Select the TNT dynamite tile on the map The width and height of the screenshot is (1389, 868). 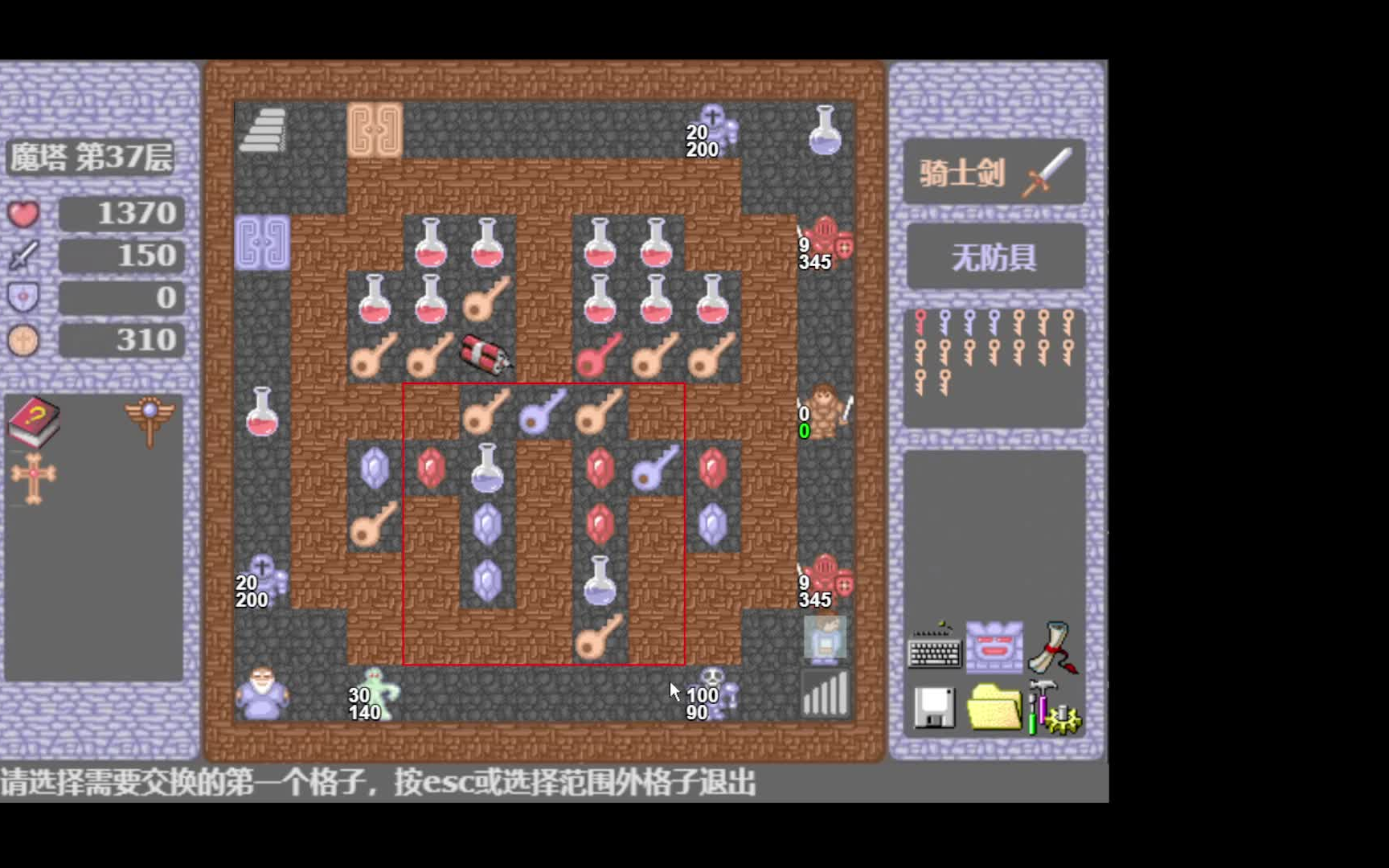pos(484,354)
